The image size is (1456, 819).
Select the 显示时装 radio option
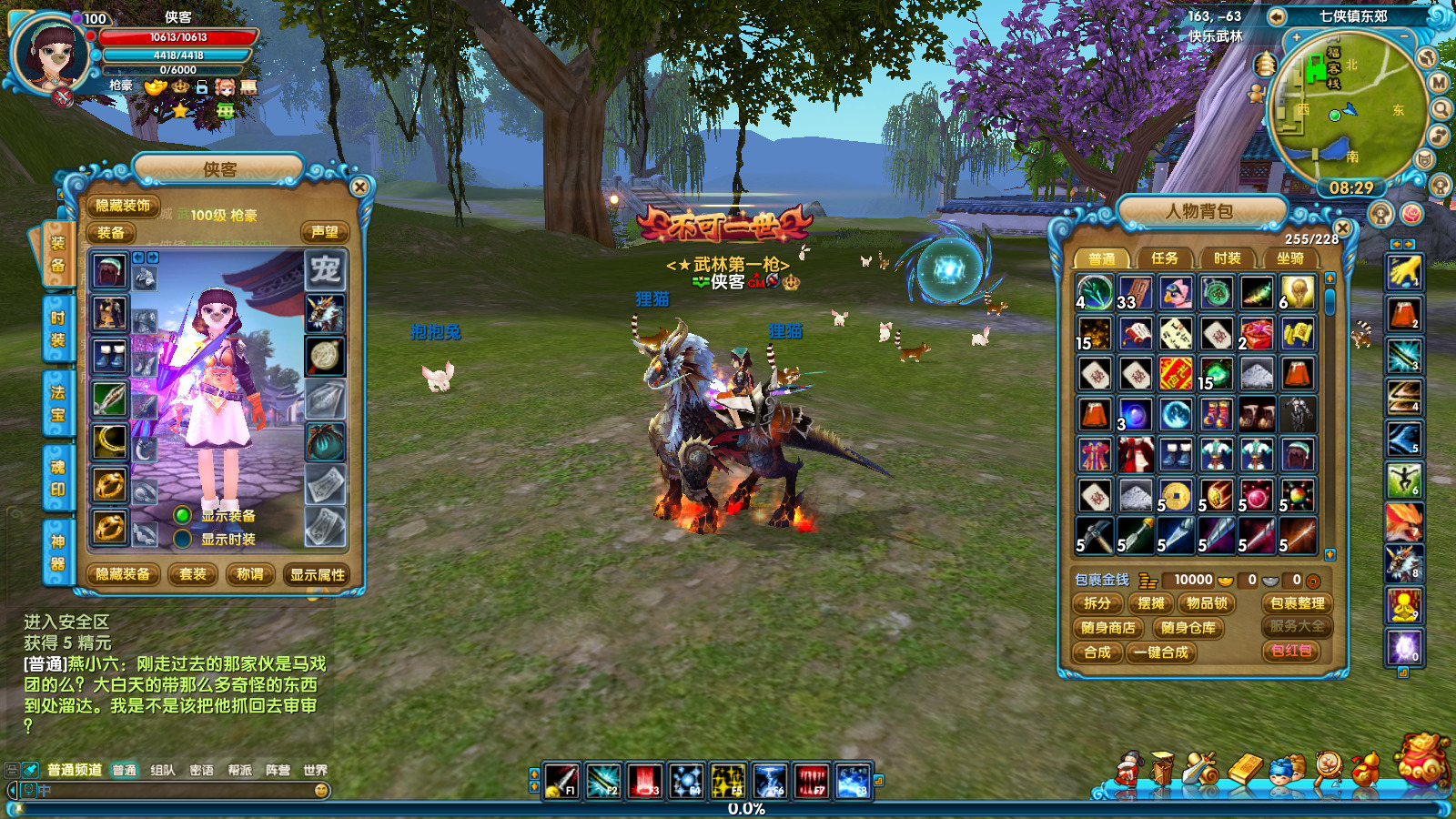click(183, 539)
